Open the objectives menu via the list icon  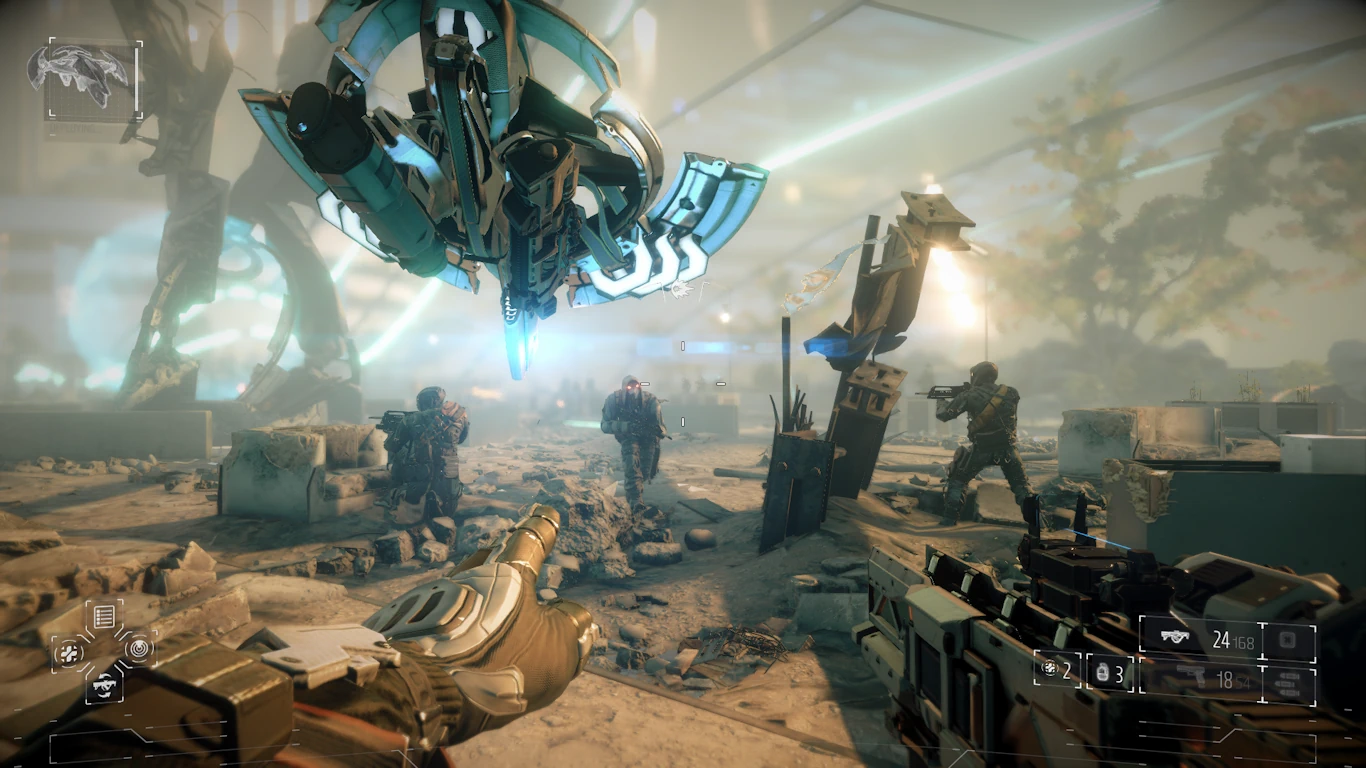point(104,615)
